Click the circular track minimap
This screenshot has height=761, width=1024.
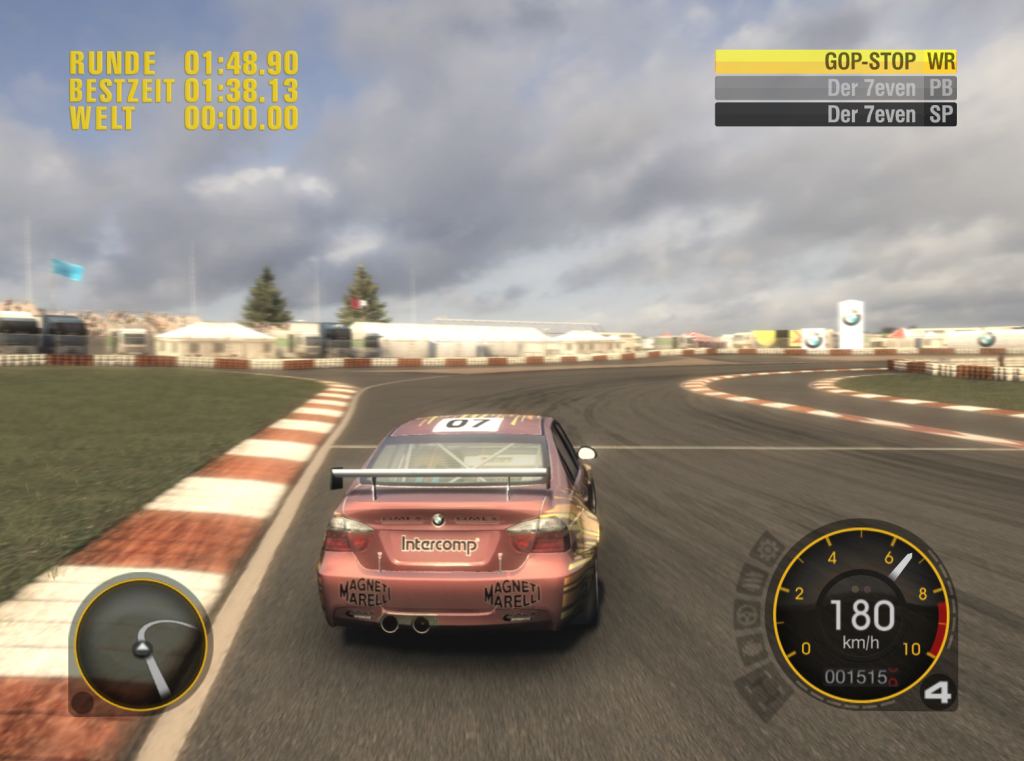click(x=140, y=643)
